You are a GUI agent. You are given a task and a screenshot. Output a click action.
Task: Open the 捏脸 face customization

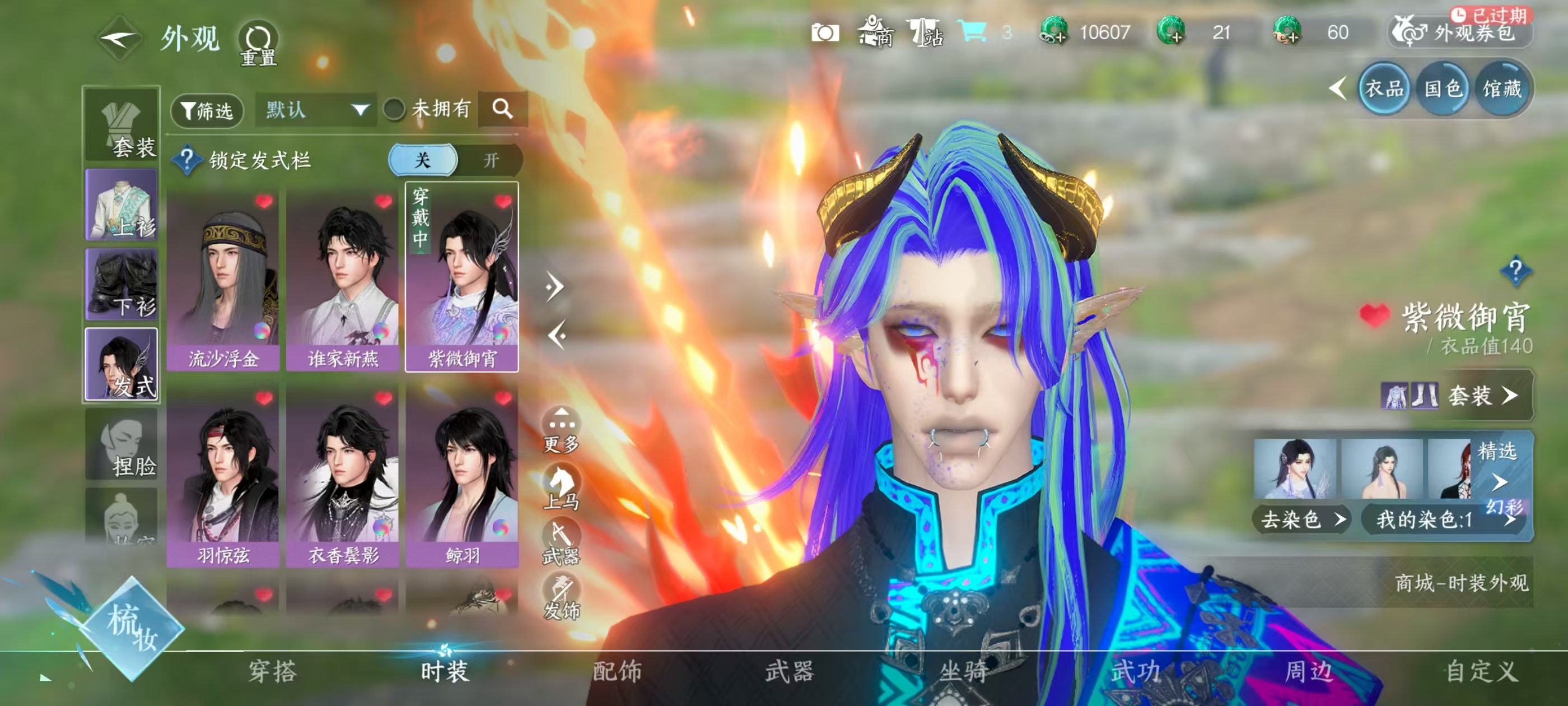click(x=122, y=445)
